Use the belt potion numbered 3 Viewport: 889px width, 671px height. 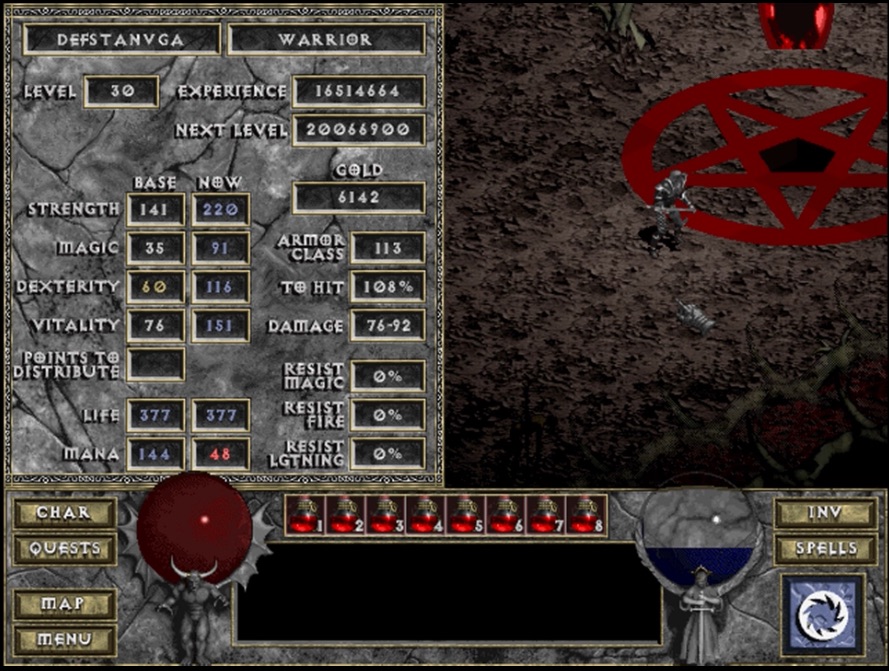point(383,514)
